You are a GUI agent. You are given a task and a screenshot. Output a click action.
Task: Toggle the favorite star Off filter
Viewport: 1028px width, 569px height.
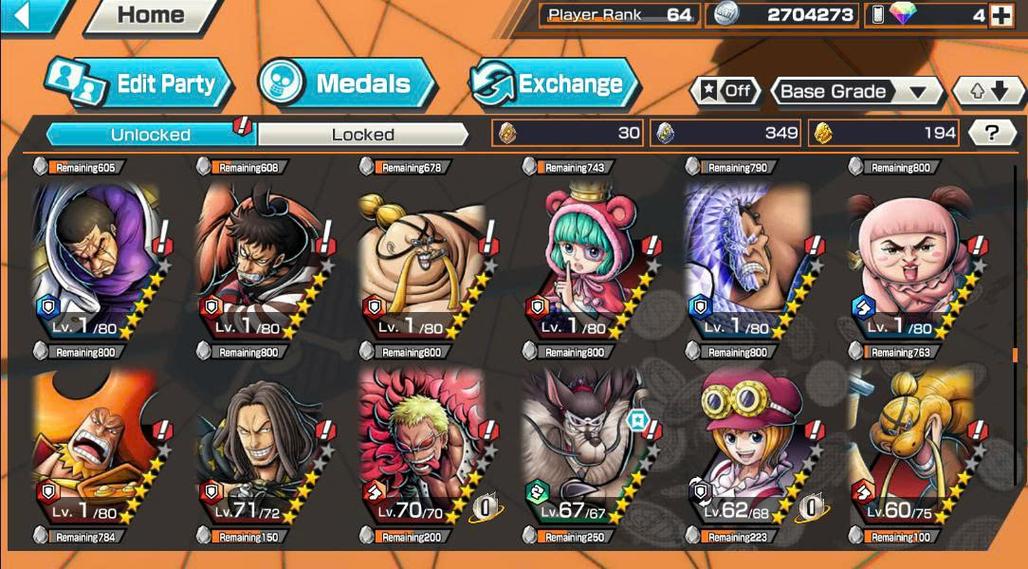click(x=726, y=91)
